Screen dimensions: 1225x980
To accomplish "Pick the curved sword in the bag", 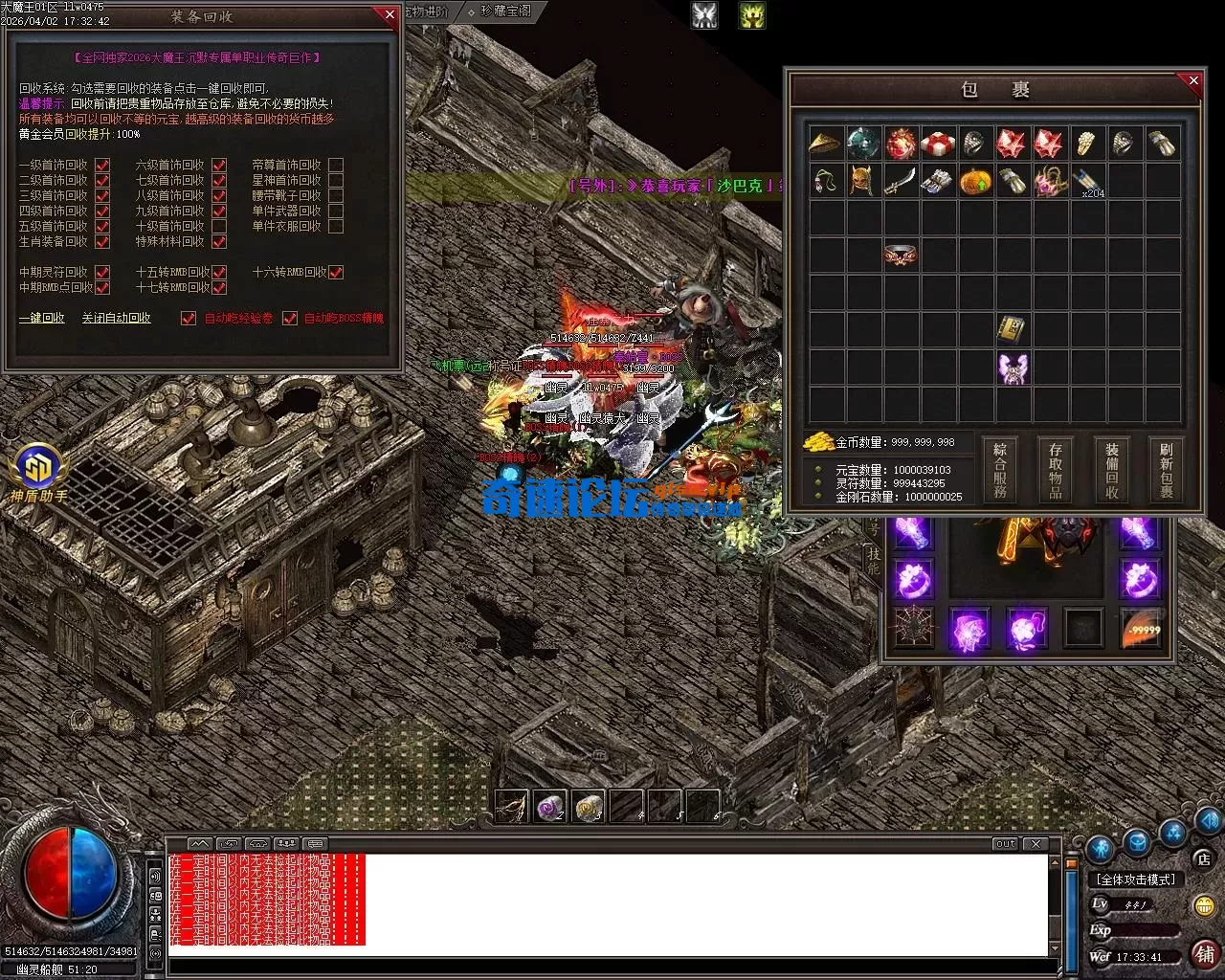I will 900,181.
